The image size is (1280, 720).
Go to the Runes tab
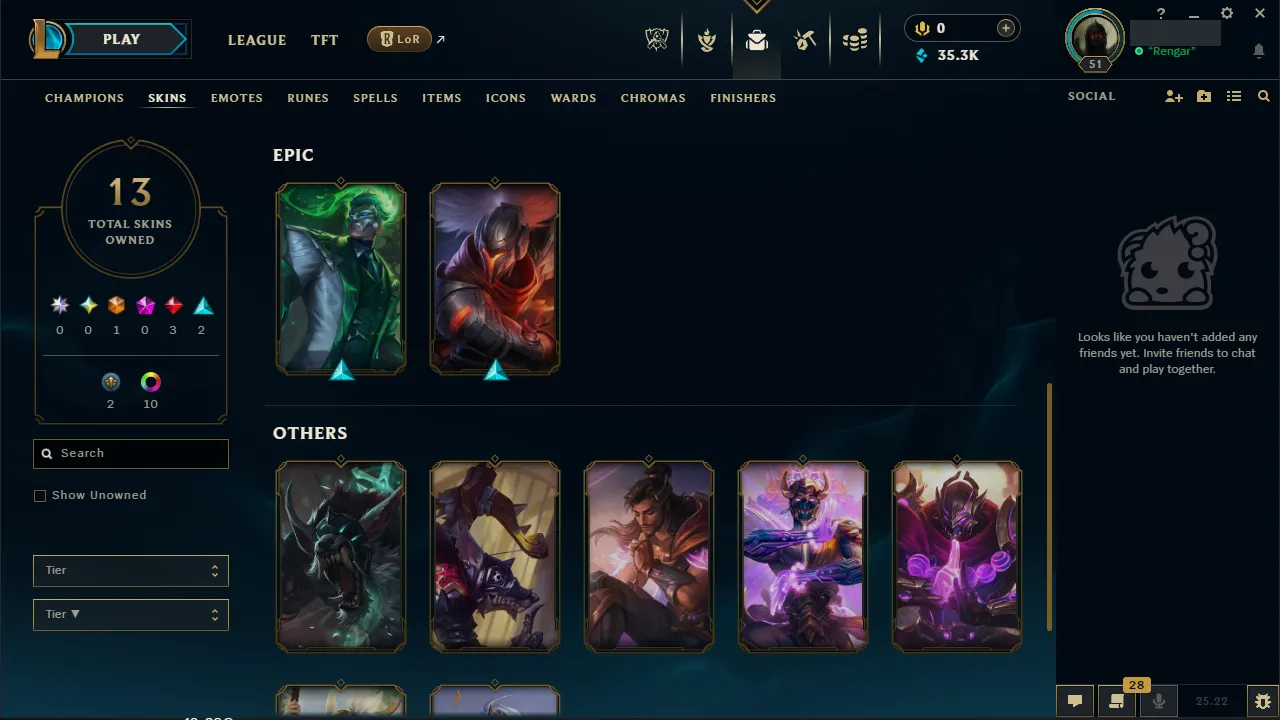[307, 98]
